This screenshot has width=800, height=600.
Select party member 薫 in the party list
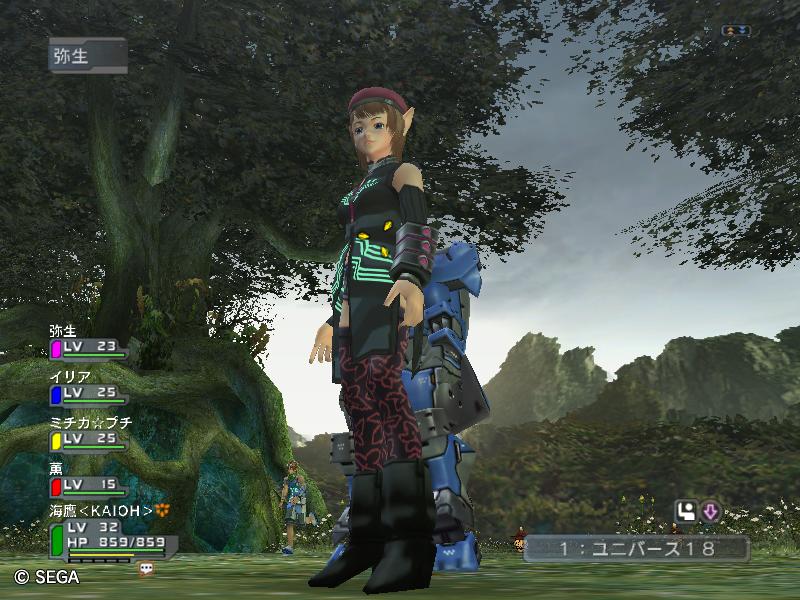87,480
